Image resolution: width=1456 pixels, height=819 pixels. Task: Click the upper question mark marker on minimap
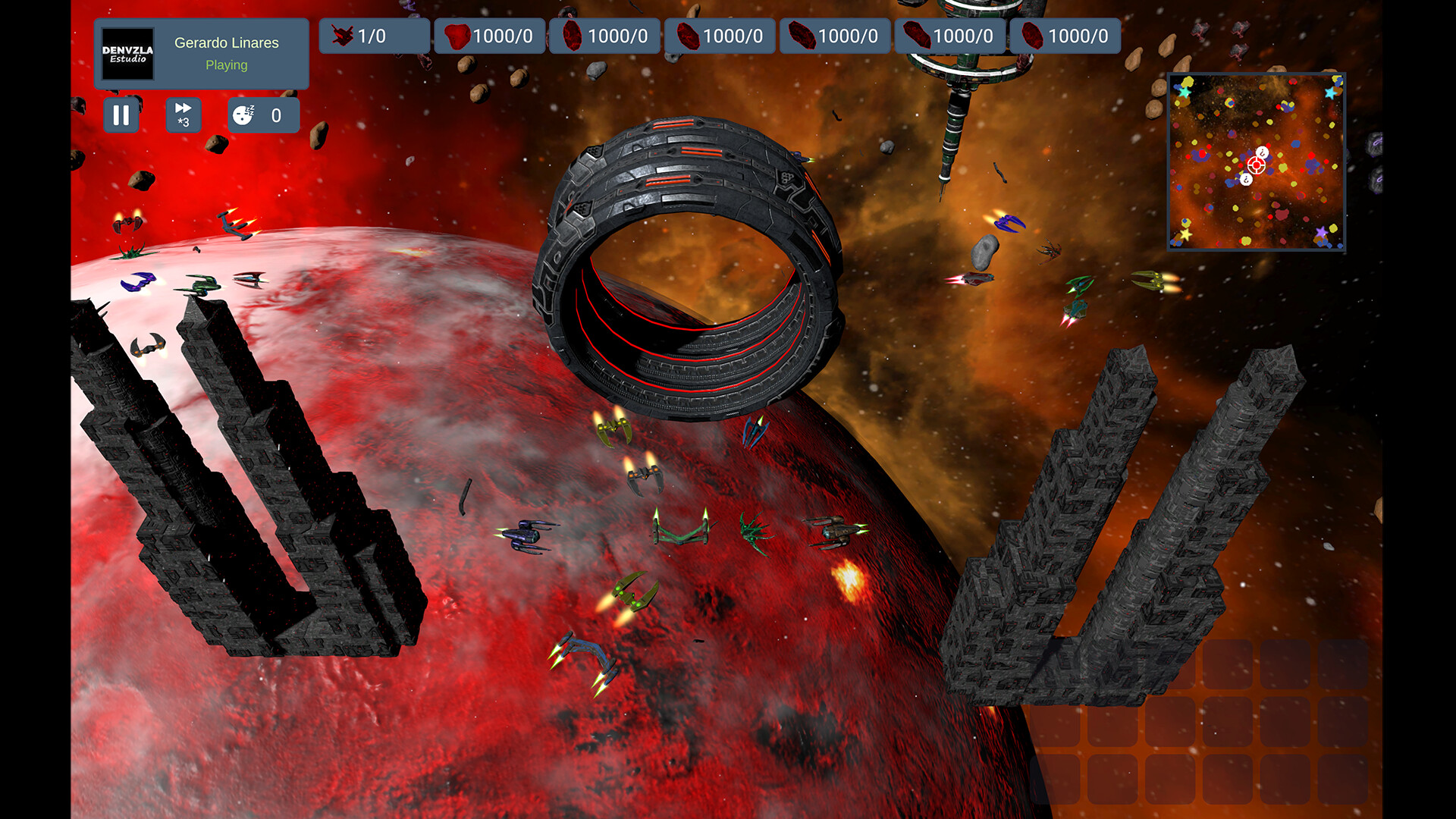[1263, 152]
